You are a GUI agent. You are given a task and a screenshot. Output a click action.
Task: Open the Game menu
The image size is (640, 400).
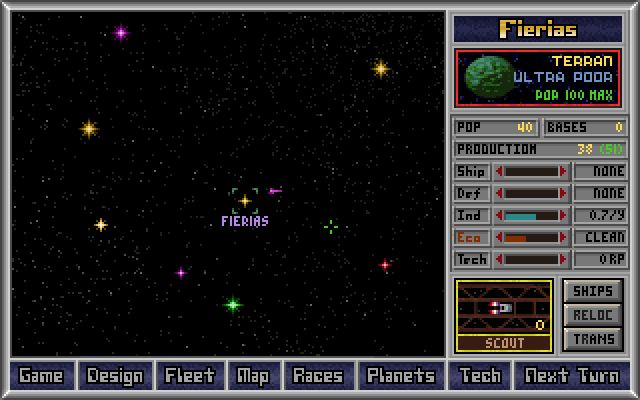(x=41, y=376)
